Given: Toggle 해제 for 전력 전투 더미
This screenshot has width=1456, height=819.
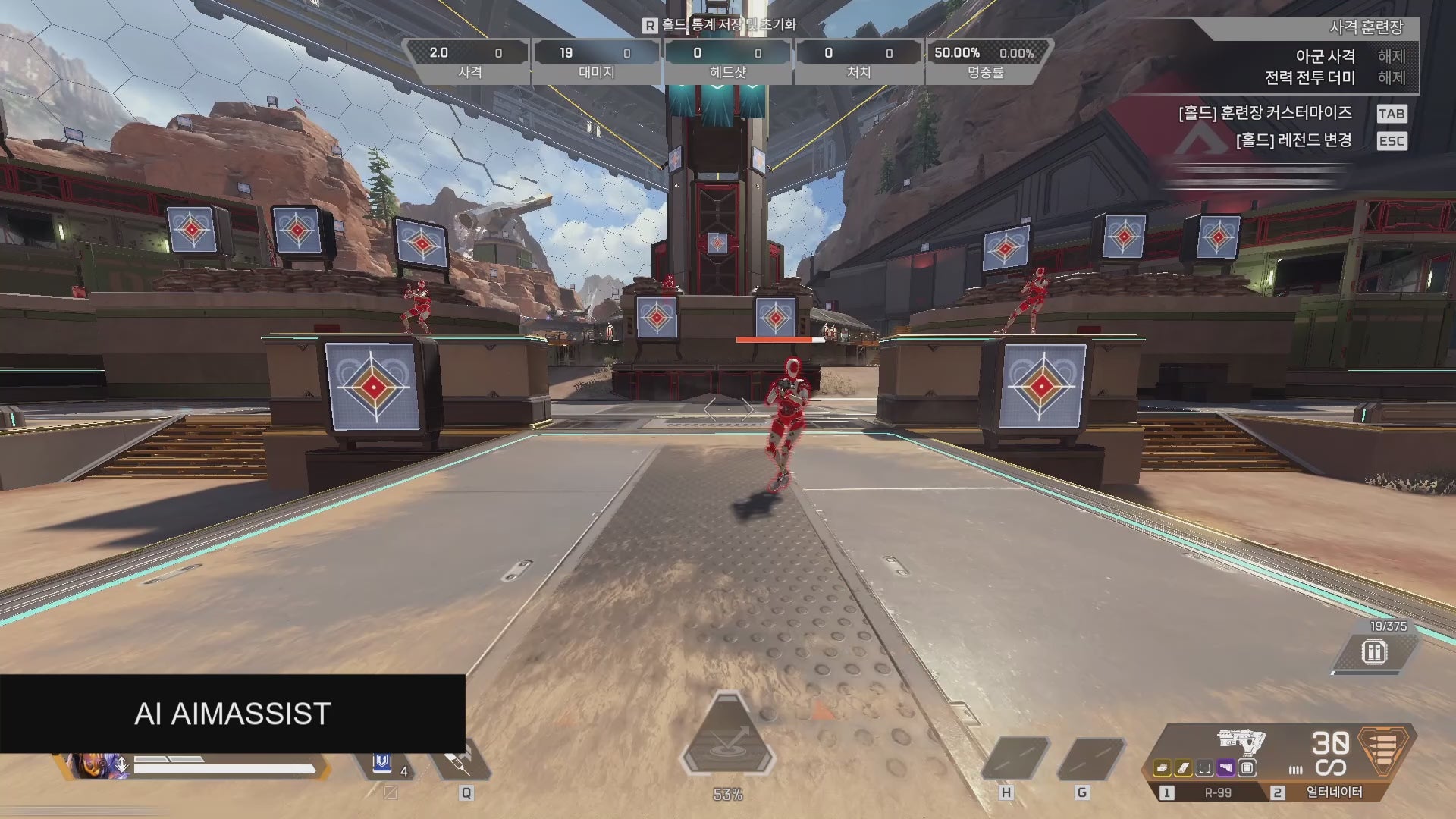Looking at the screenshot, I should click(1392, 77).
